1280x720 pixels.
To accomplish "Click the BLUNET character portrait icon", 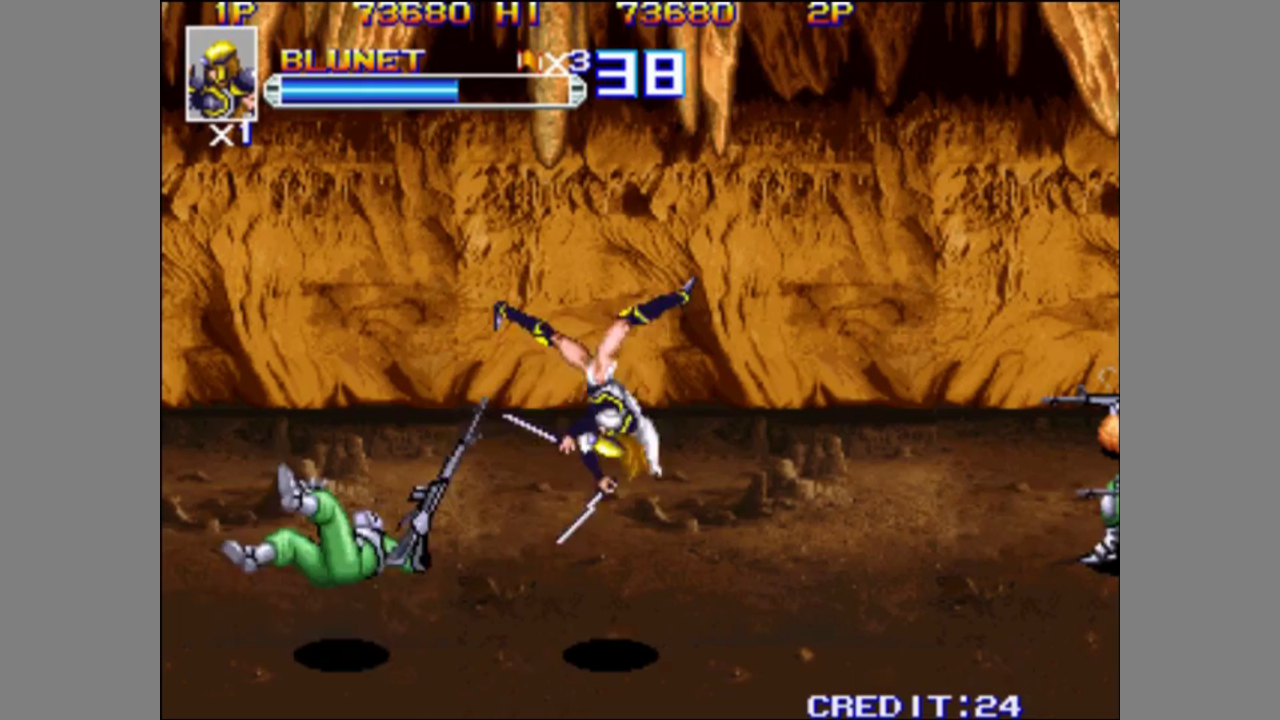I will point(221,80).
